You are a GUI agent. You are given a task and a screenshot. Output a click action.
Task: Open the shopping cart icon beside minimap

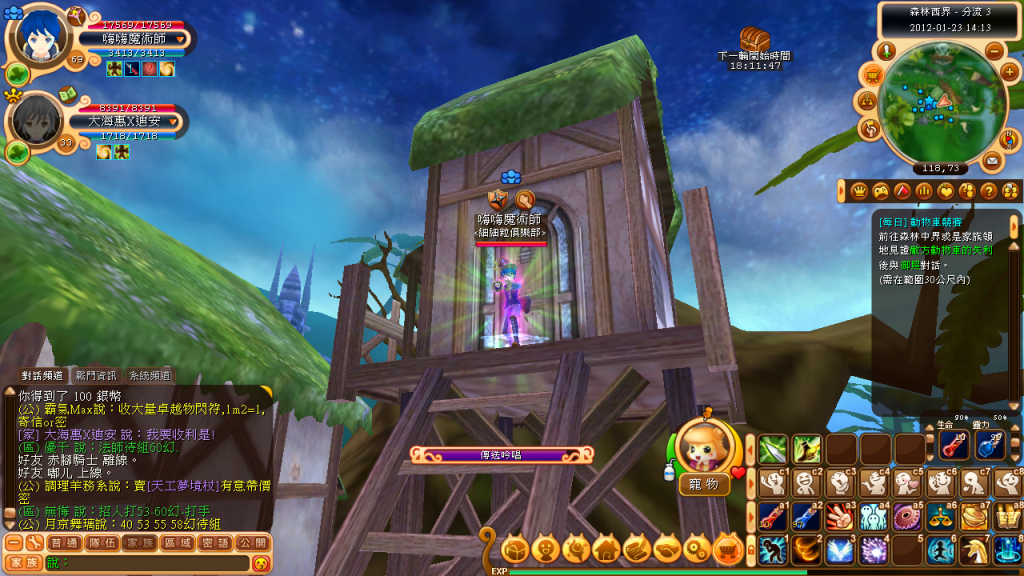(x=873, y=74)
